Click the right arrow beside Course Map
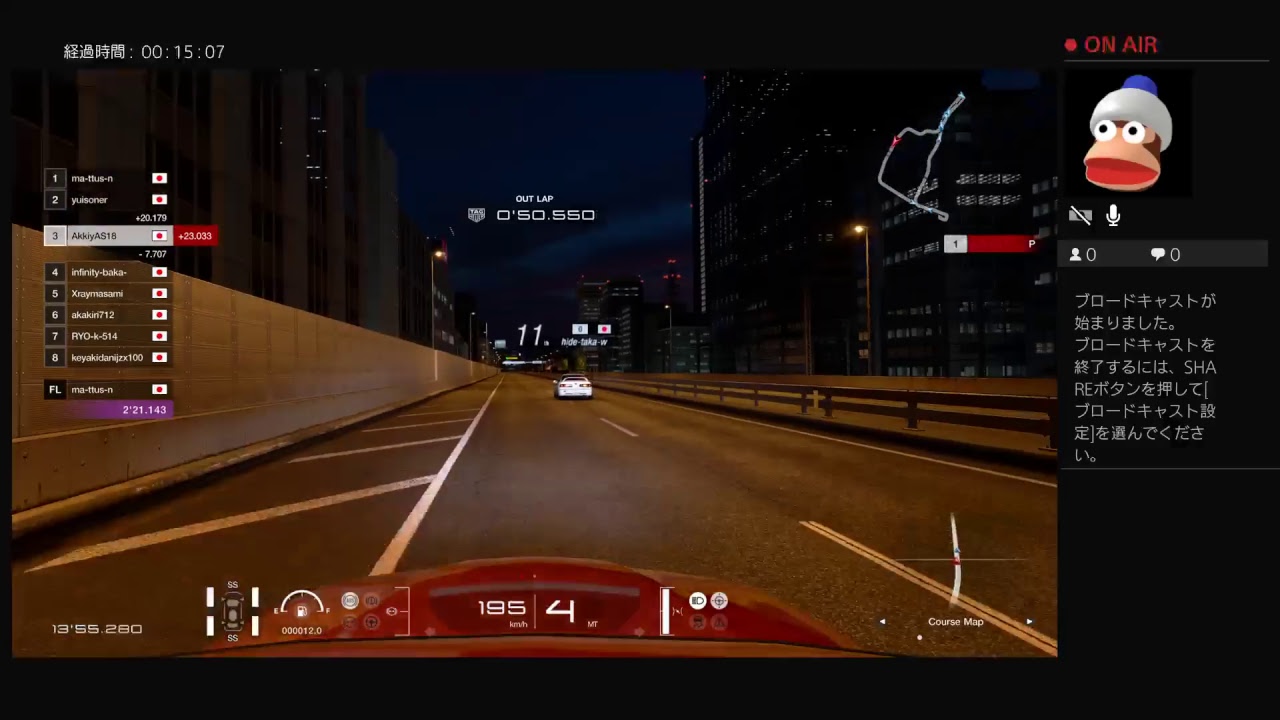 tap(1029, 621)
